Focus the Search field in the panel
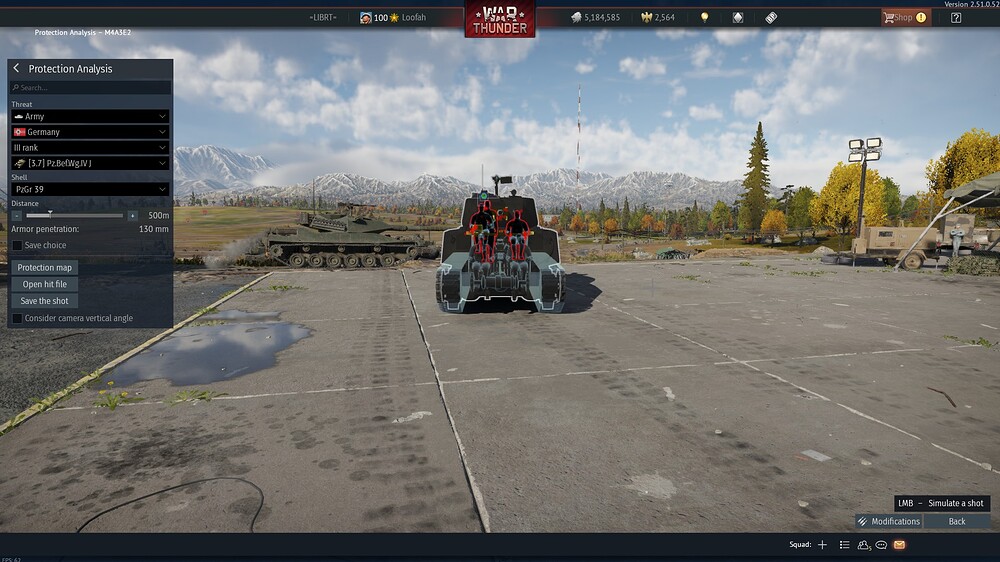This screenshot has width=1000, height=562. point(90,88)
